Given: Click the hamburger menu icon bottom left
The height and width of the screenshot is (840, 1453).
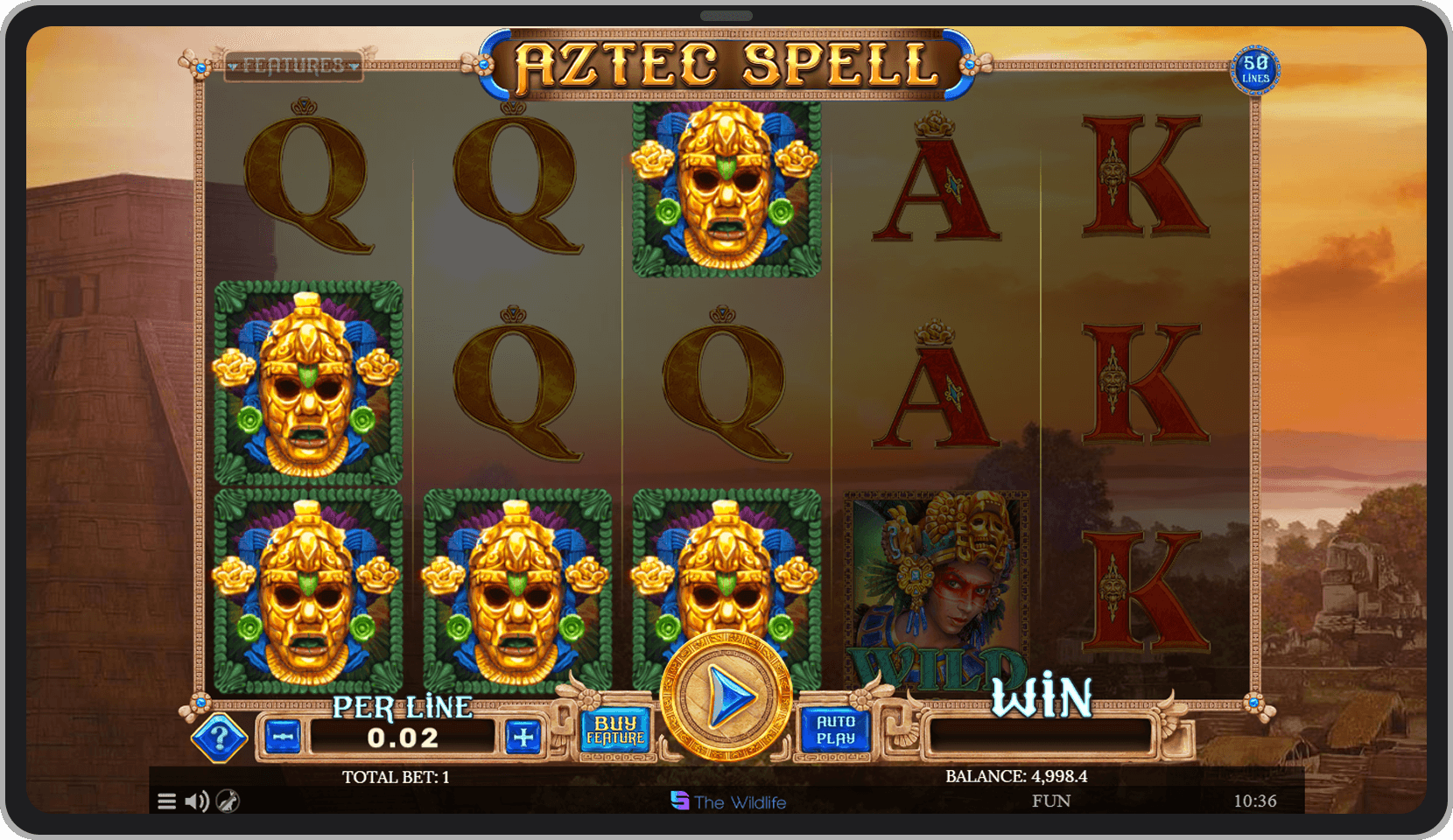Looking at the screenshot, I should tap(166, 800).
